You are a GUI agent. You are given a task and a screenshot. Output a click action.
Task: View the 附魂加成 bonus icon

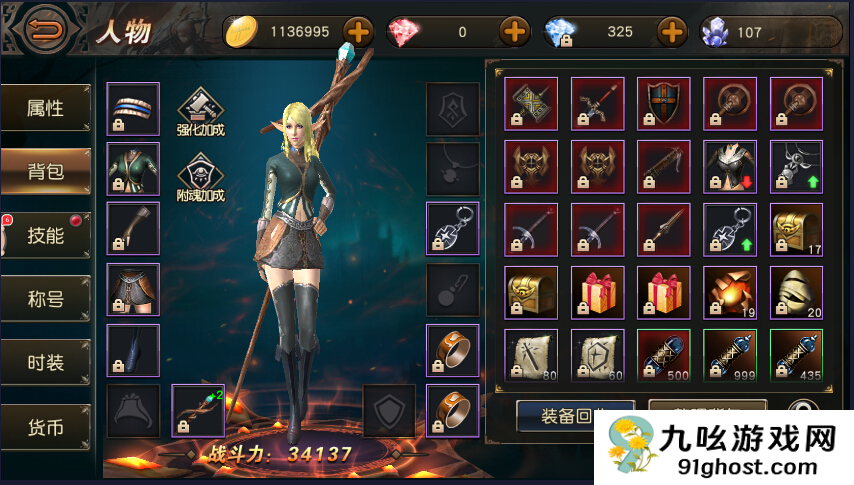coord(200,176)
